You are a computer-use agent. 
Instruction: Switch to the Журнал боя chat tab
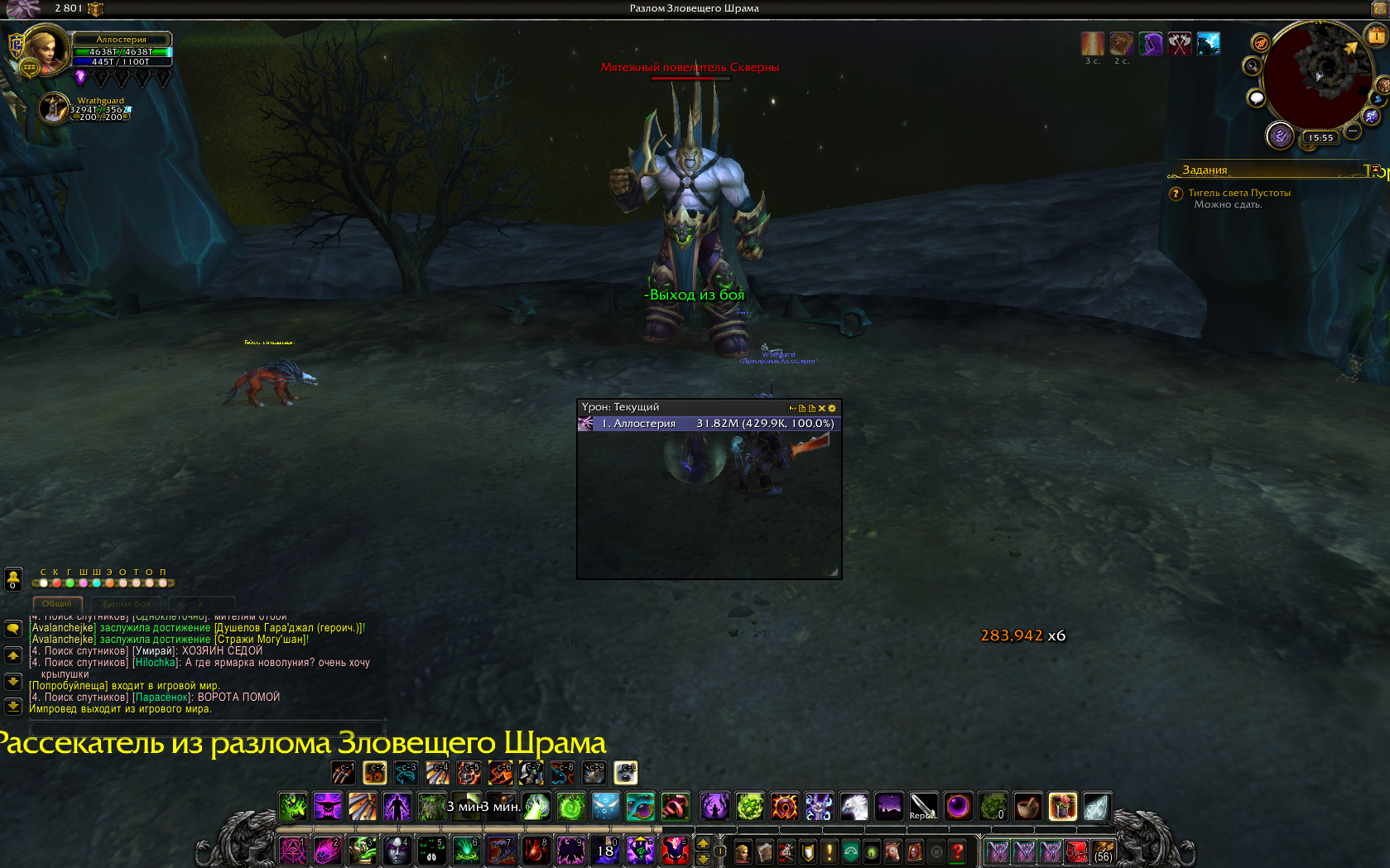pyautogui.click(x=126, y=604)
